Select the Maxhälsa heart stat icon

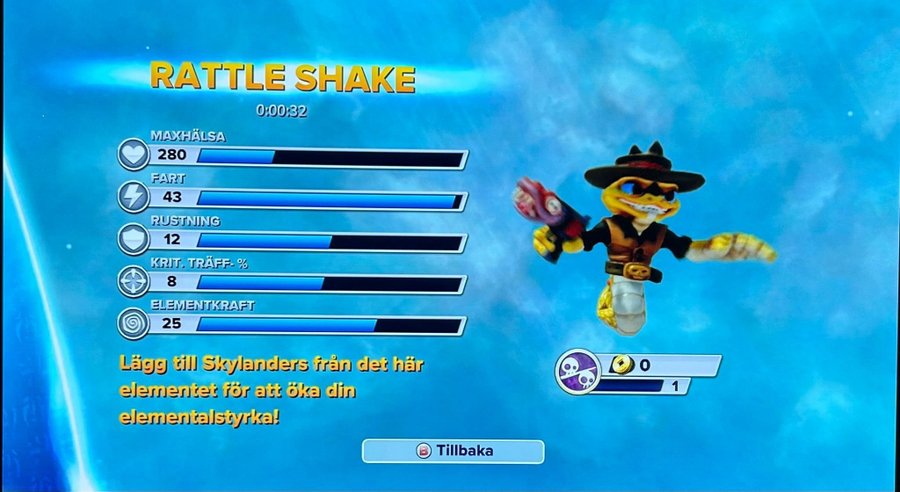click(x=134, y=155)
